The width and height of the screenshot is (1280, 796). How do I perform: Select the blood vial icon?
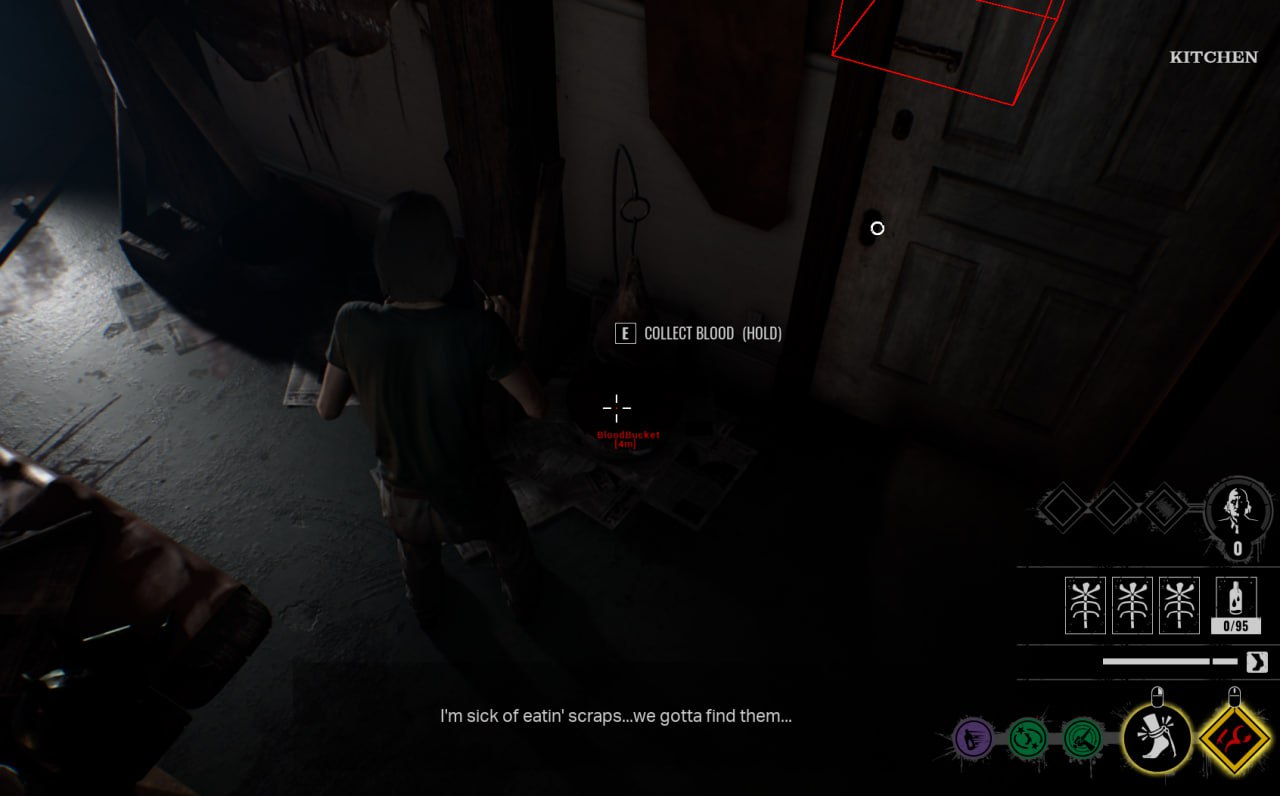(x=1236, y=600)
